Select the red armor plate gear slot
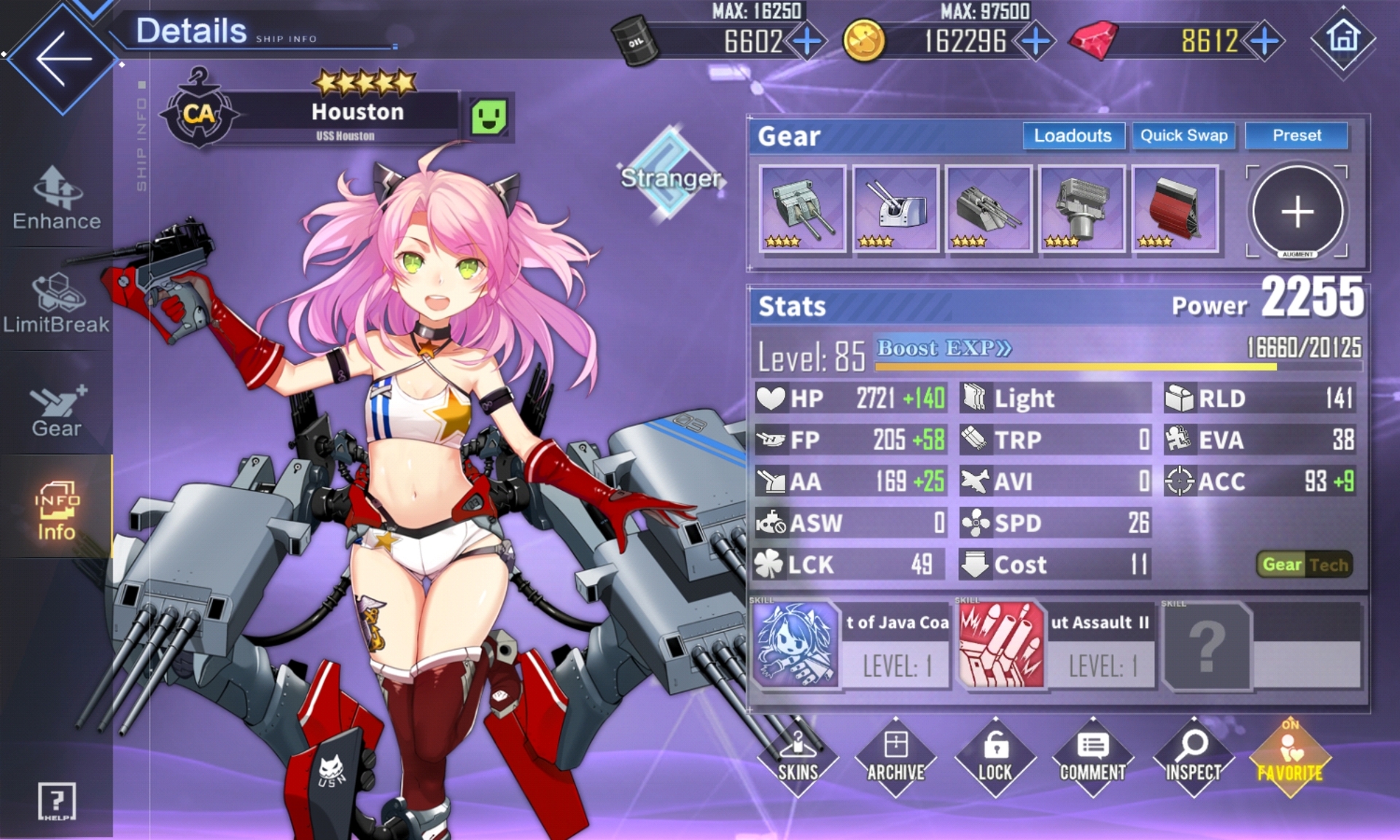This screenshot has height=840, width=1400. click(1175, 209)
